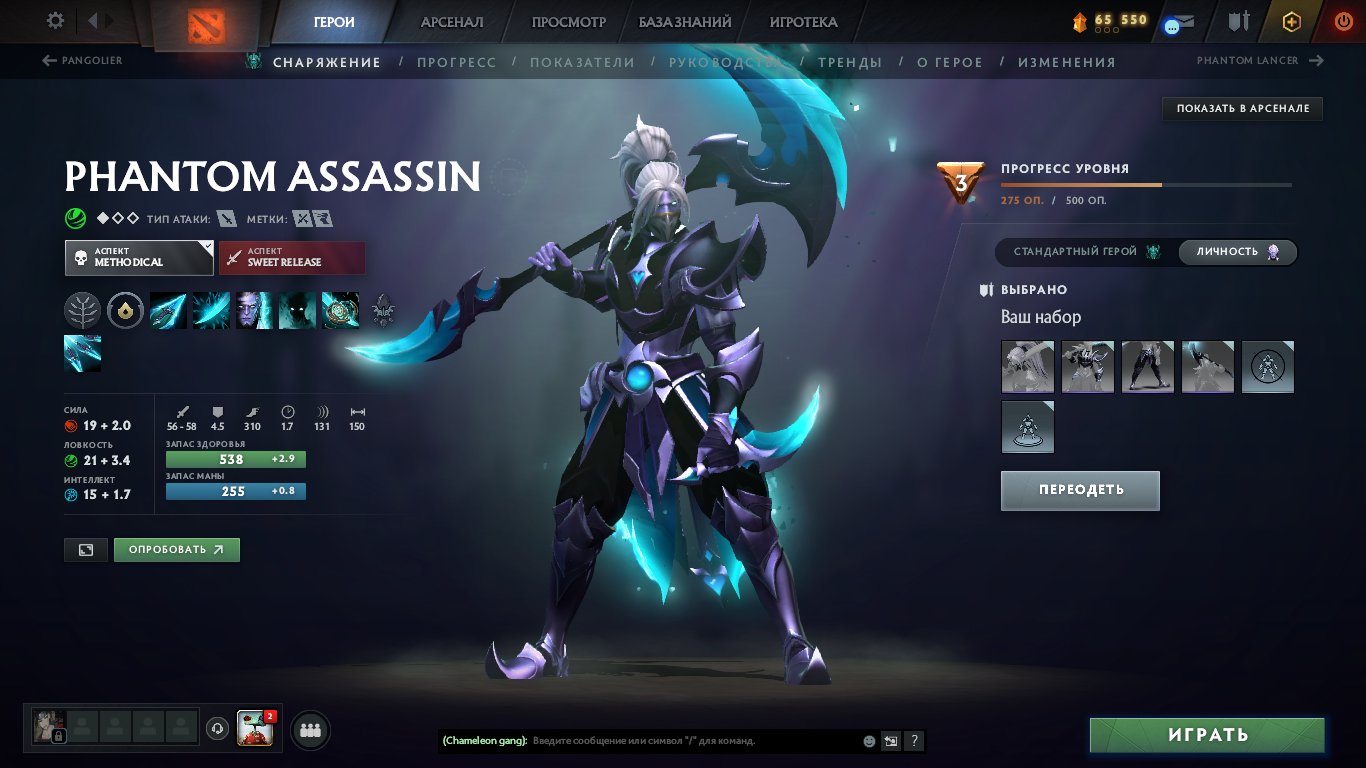This screenshot has width=1366, height=768.
Task: Open the Просмотр tab
Action: click(x=569, y=22)
